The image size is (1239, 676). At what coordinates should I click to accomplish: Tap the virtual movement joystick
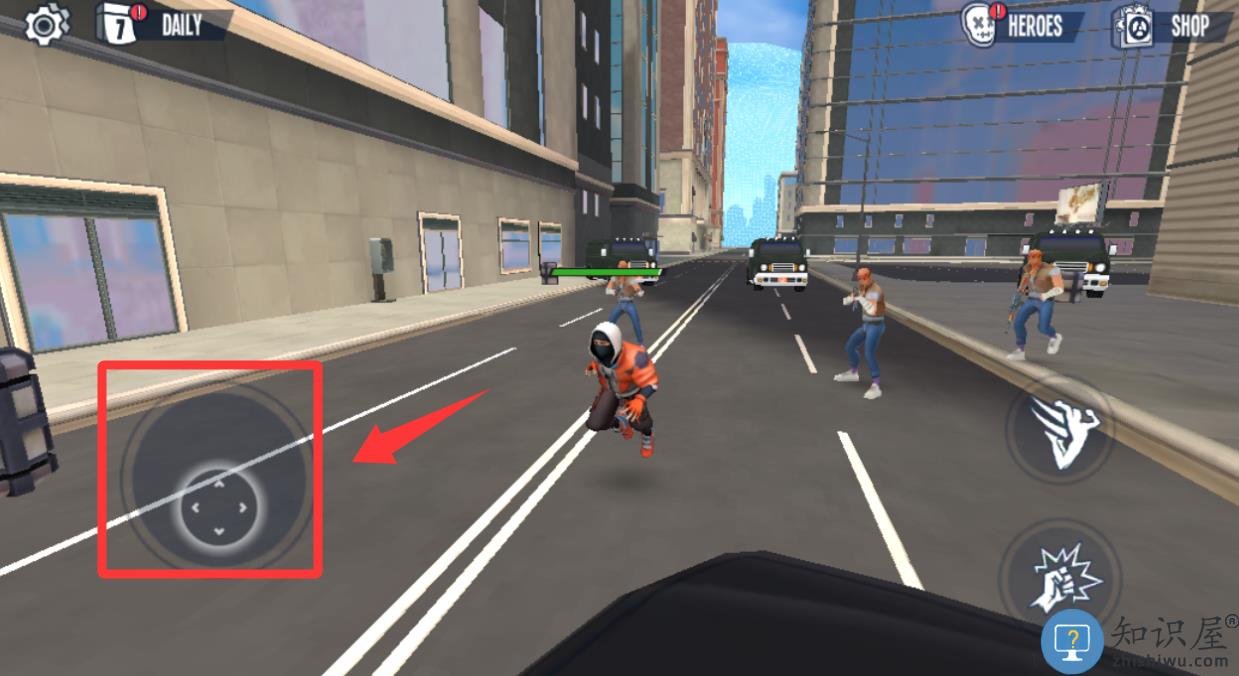tap(218, 505)
